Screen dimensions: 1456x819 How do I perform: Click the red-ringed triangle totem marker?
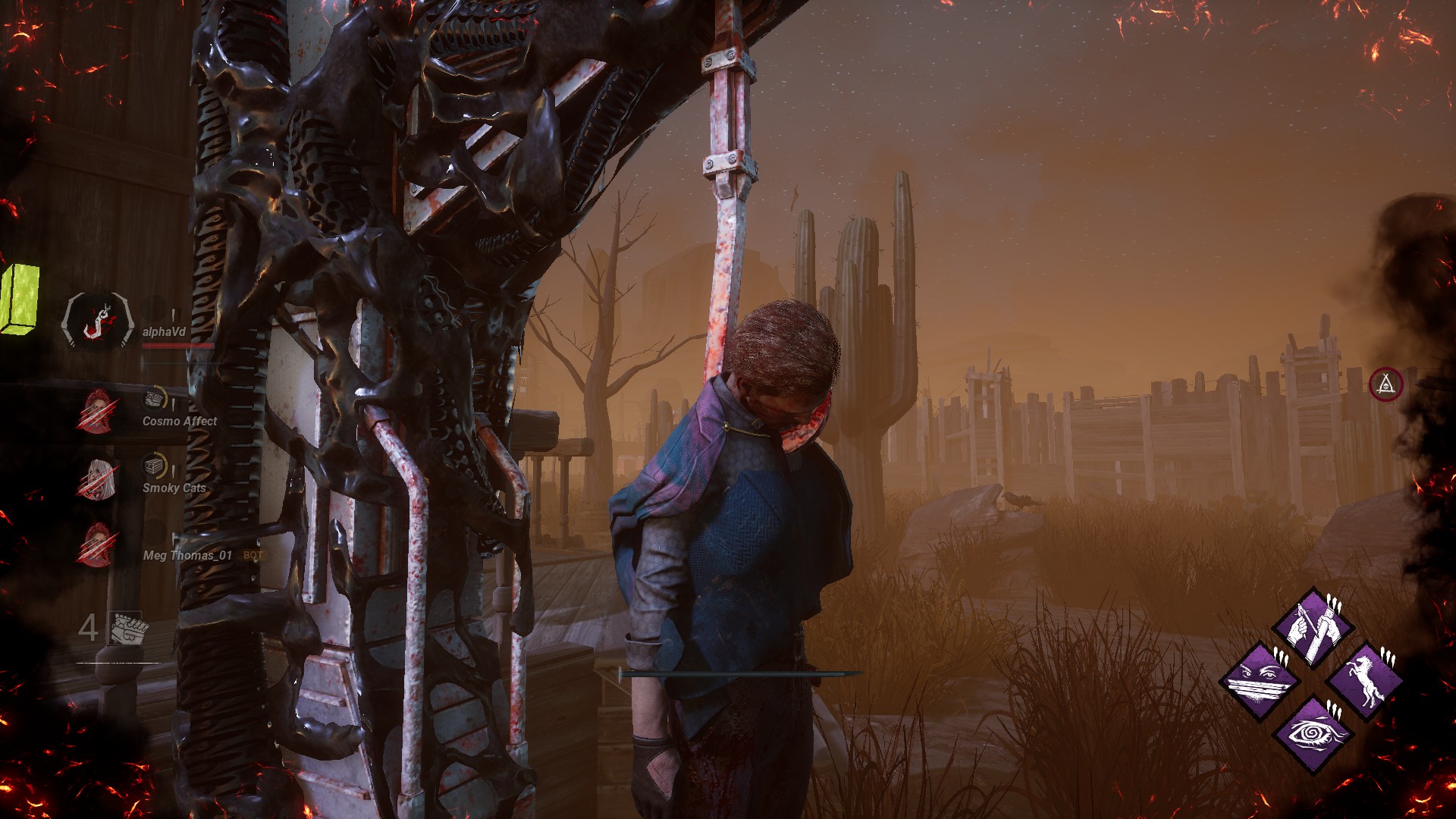1385,384
